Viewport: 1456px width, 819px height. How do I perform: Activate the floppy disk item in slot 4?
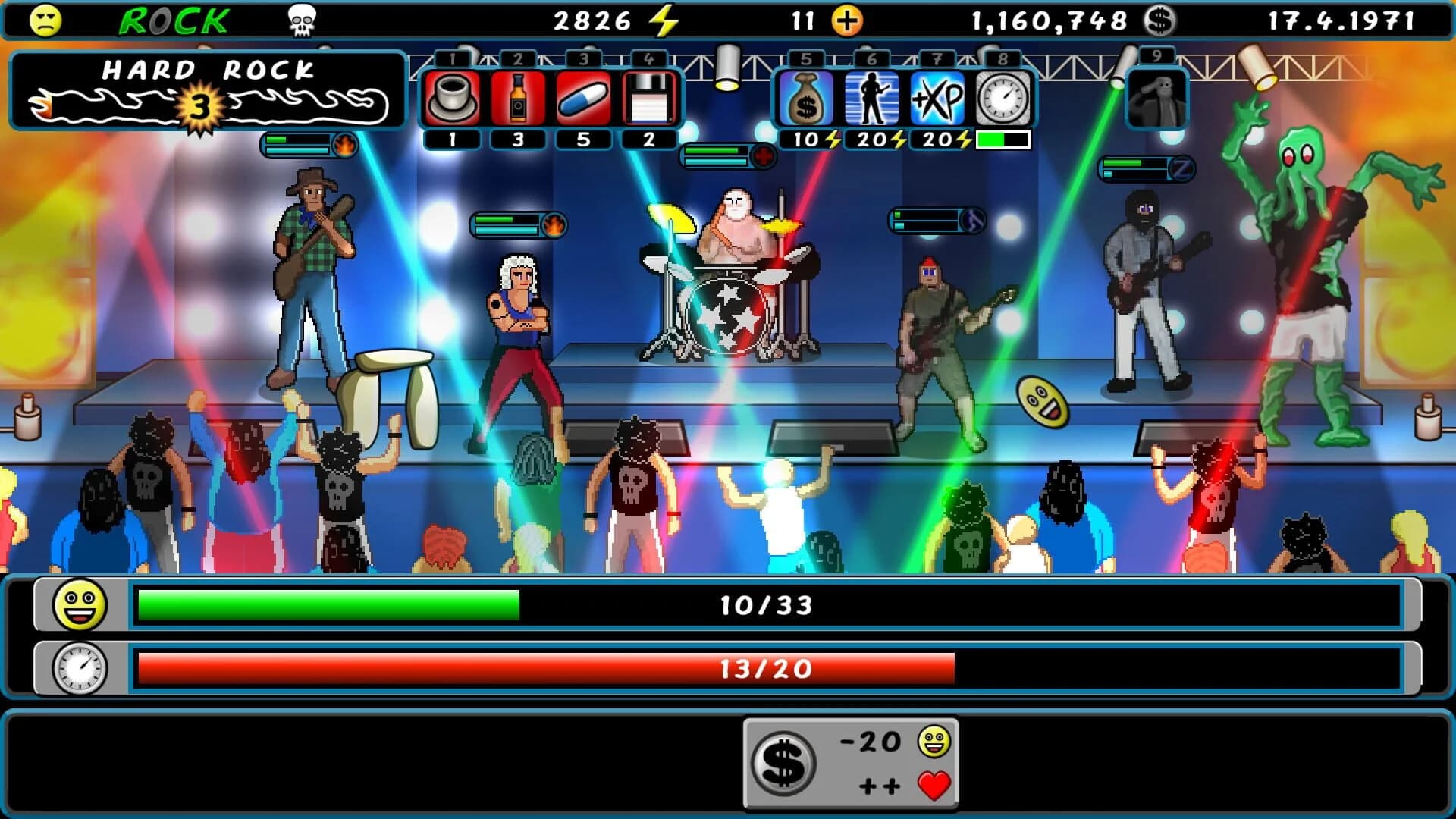pyautogui.click(x=648, y=99)
